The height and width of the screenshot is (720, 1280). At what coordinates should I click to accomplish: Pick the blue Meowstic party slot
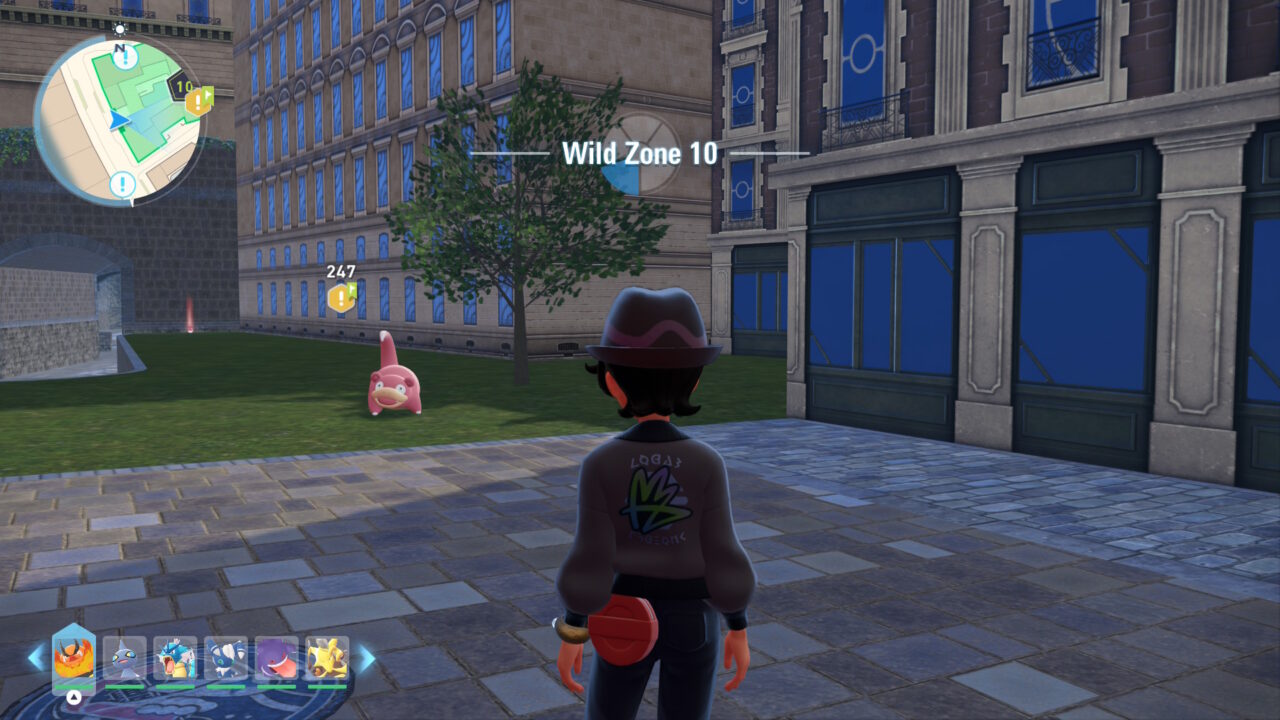point(226,659)
